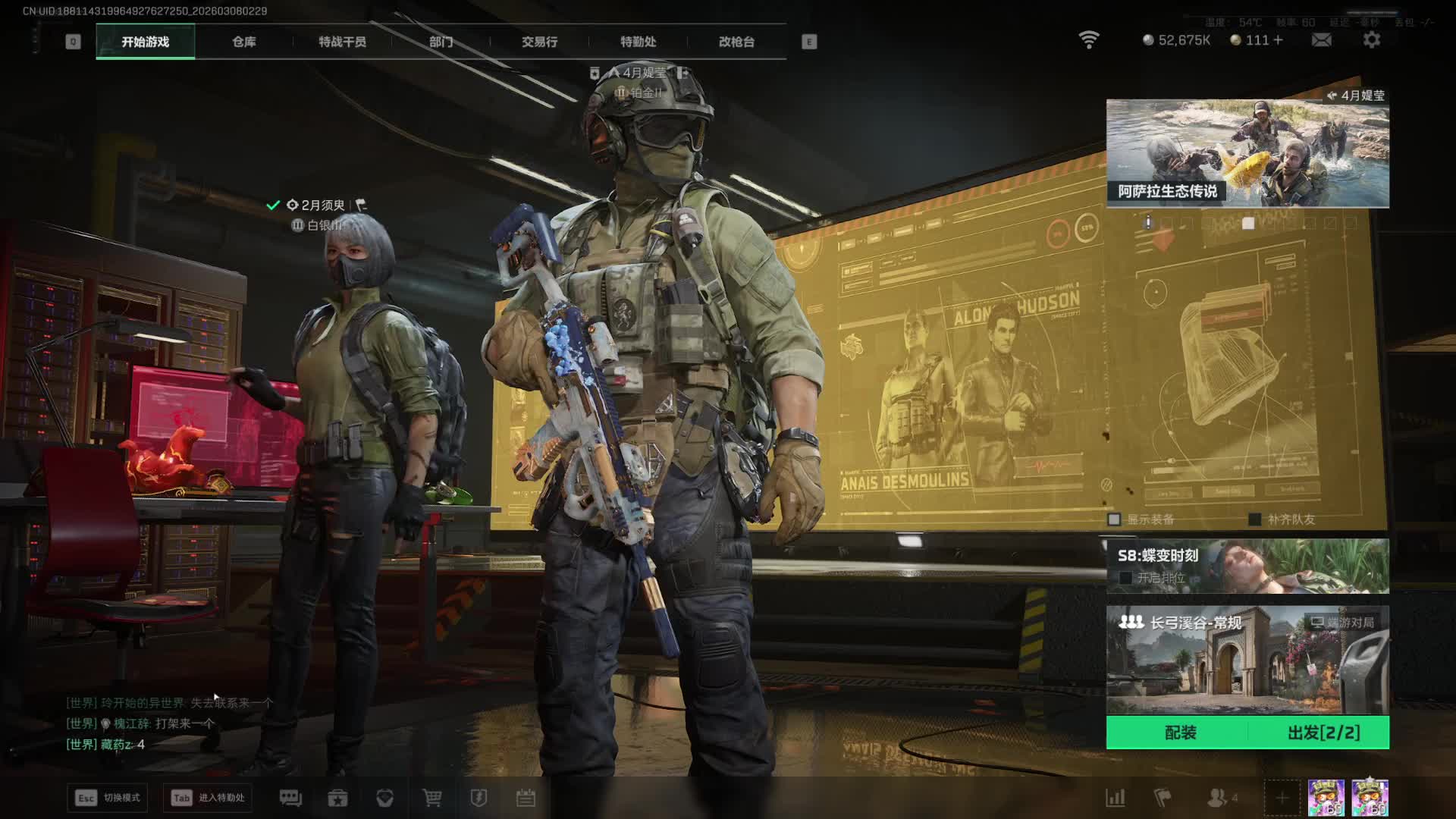Viewport: 1456px width, 819px height.
Task: Open the mail envelope icon
Action: tap(1321, 40)
